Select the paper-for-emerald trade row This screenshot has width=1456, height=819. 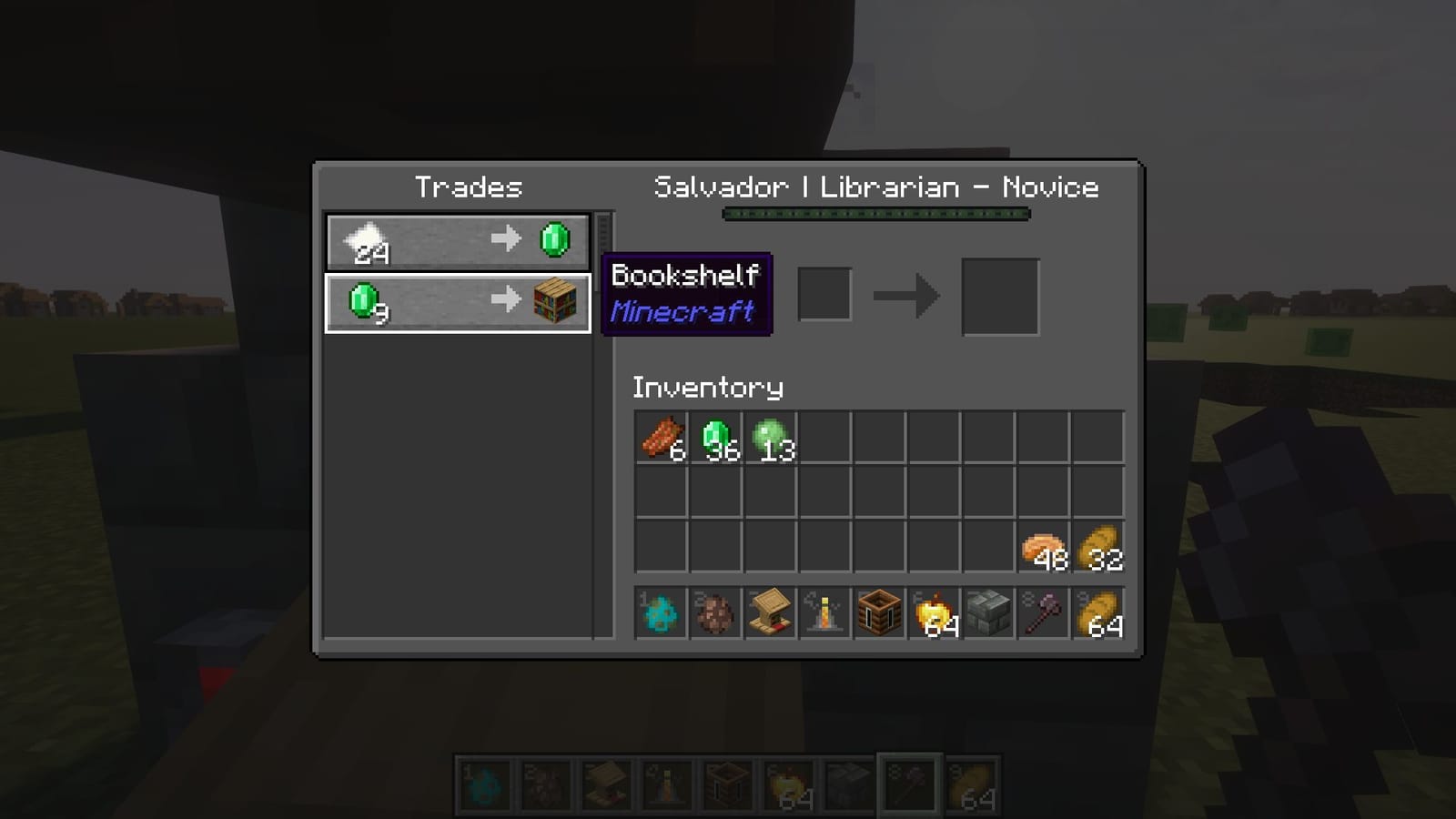pos(455,239)
